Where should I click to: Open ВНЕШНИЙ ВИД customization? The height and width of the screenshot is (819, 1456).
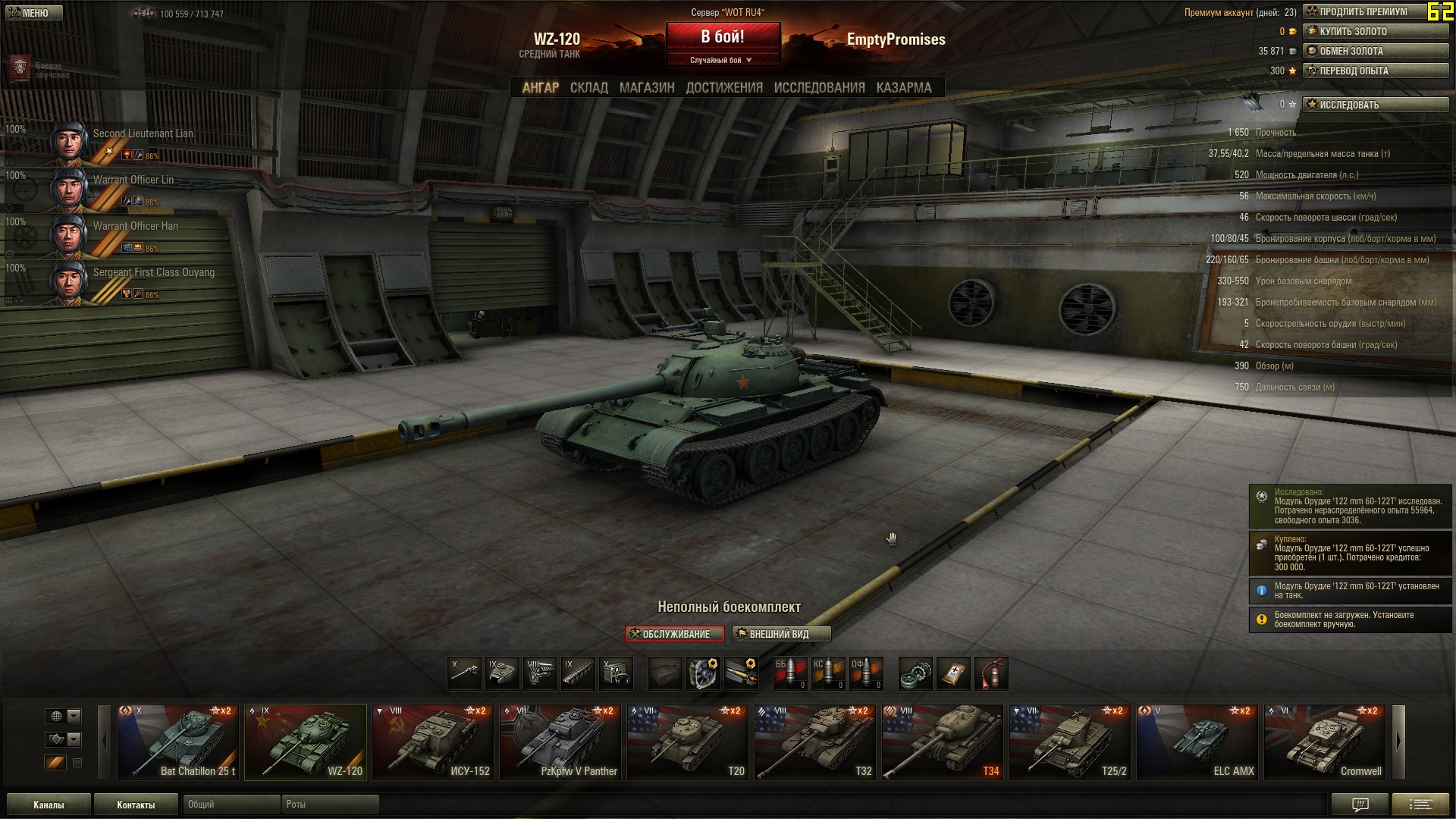(781, 634)
